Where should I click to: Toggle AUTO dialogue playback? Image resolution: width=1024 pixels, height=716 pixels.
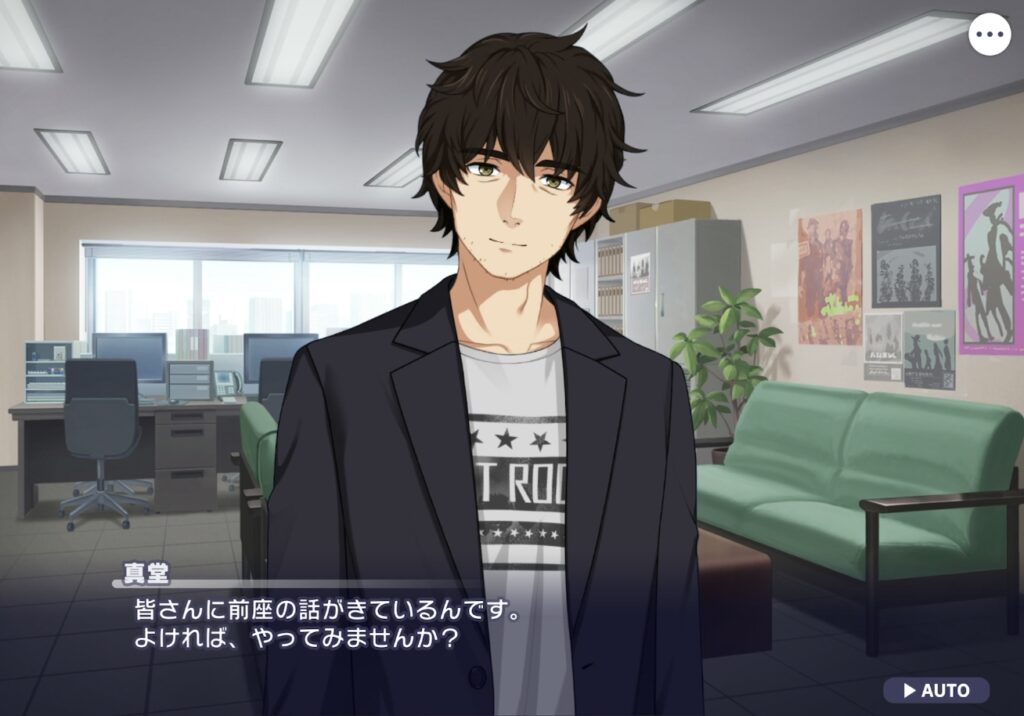(936, 690)
